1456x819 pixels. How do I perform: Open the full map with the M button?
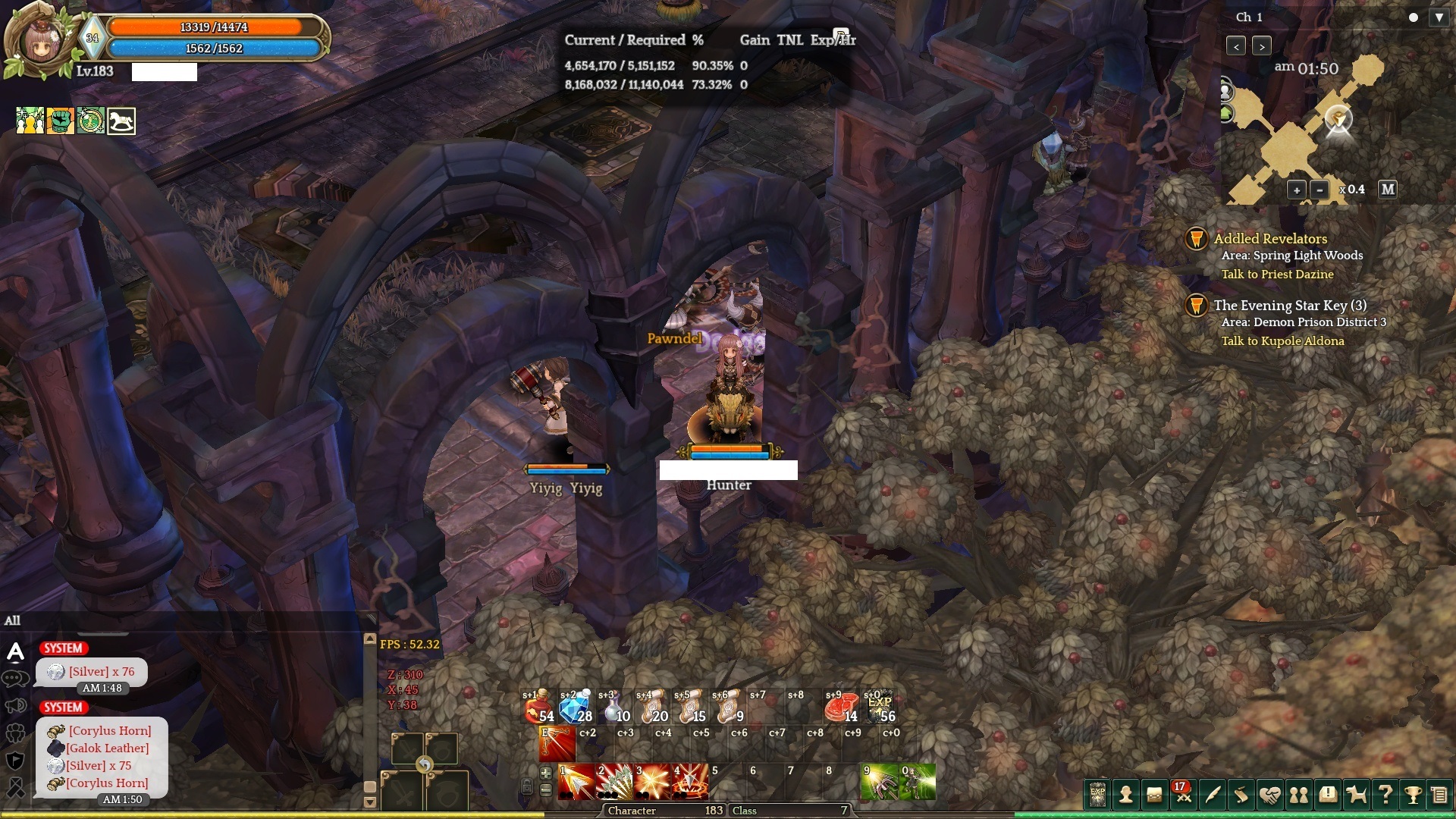click(x=1388, y=189)
